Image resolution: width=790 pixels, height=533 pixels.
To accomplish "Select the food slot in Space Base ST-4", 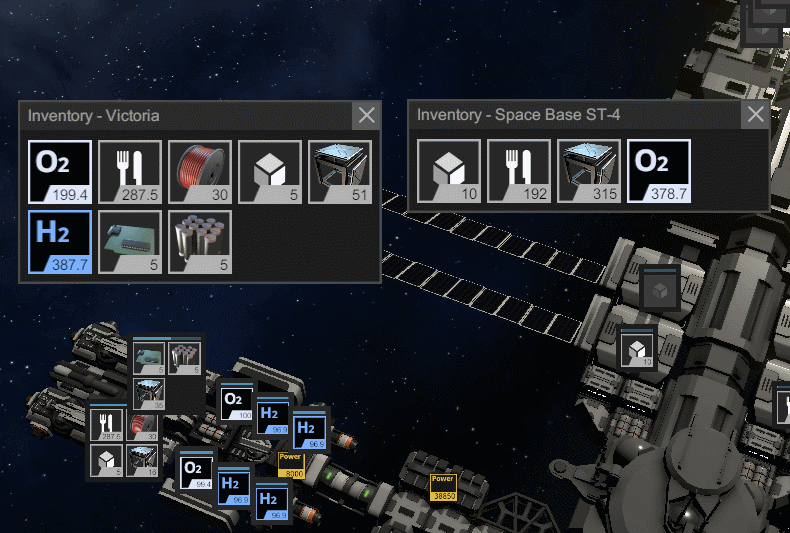I will click(519, 171).
